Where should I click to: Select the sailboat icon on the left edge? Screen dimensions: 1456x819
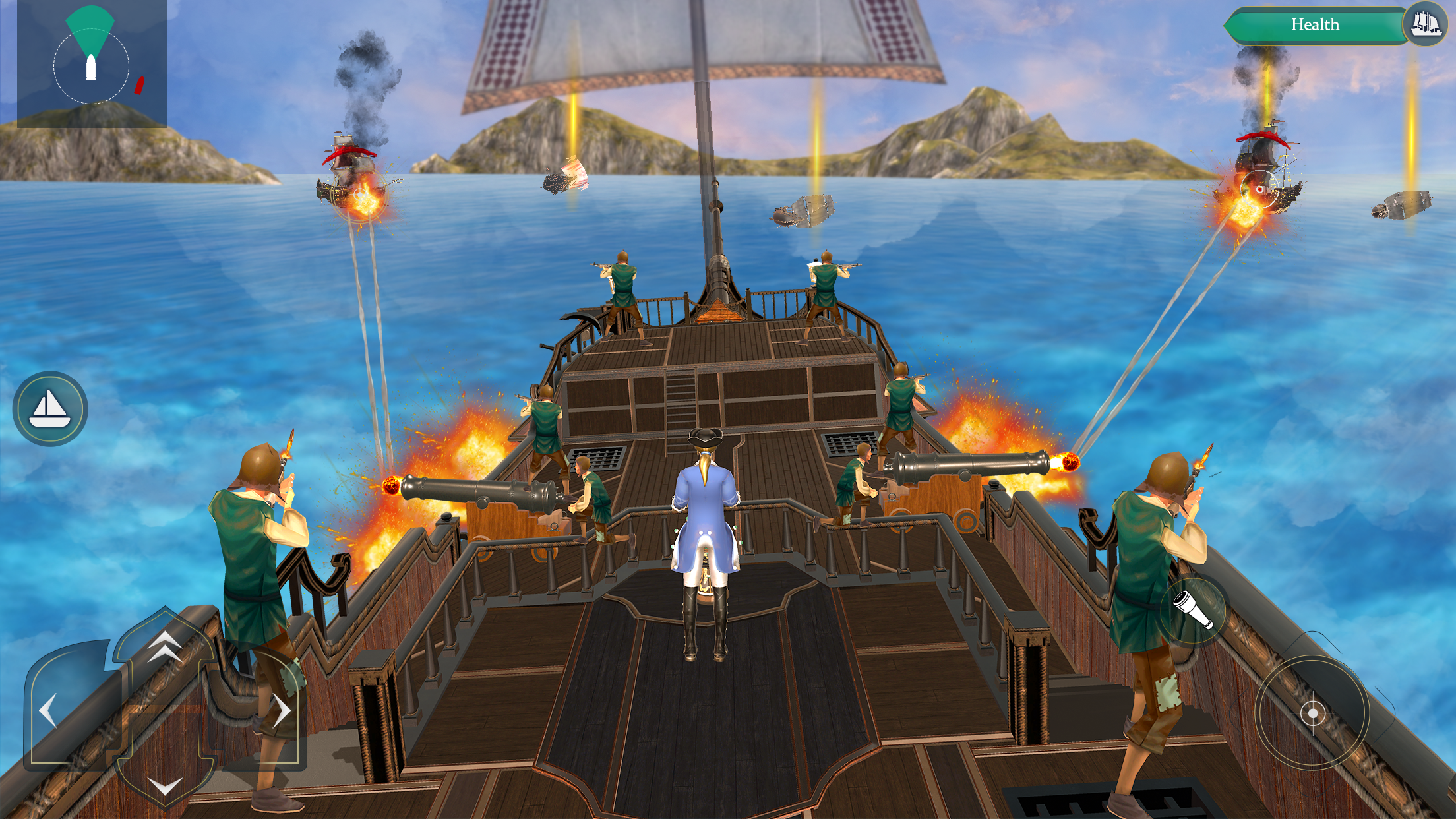click(51, 408)
